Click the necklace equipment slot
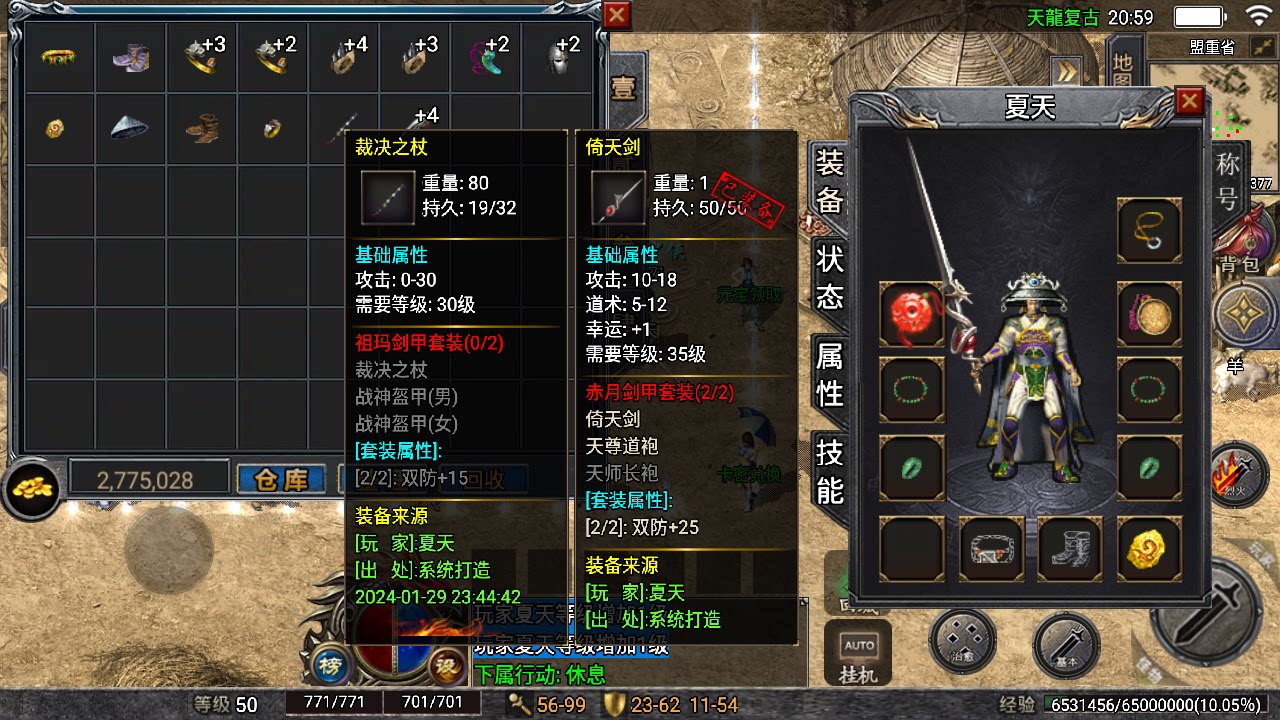Image resolution: width=1280 pixels, height=720 pixels. 1148,230
